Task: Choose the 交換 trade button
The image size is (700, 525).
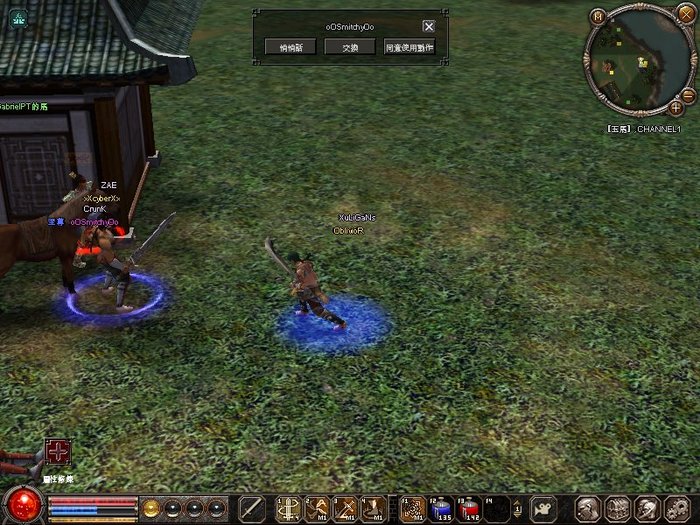Action: pos(350,47)
